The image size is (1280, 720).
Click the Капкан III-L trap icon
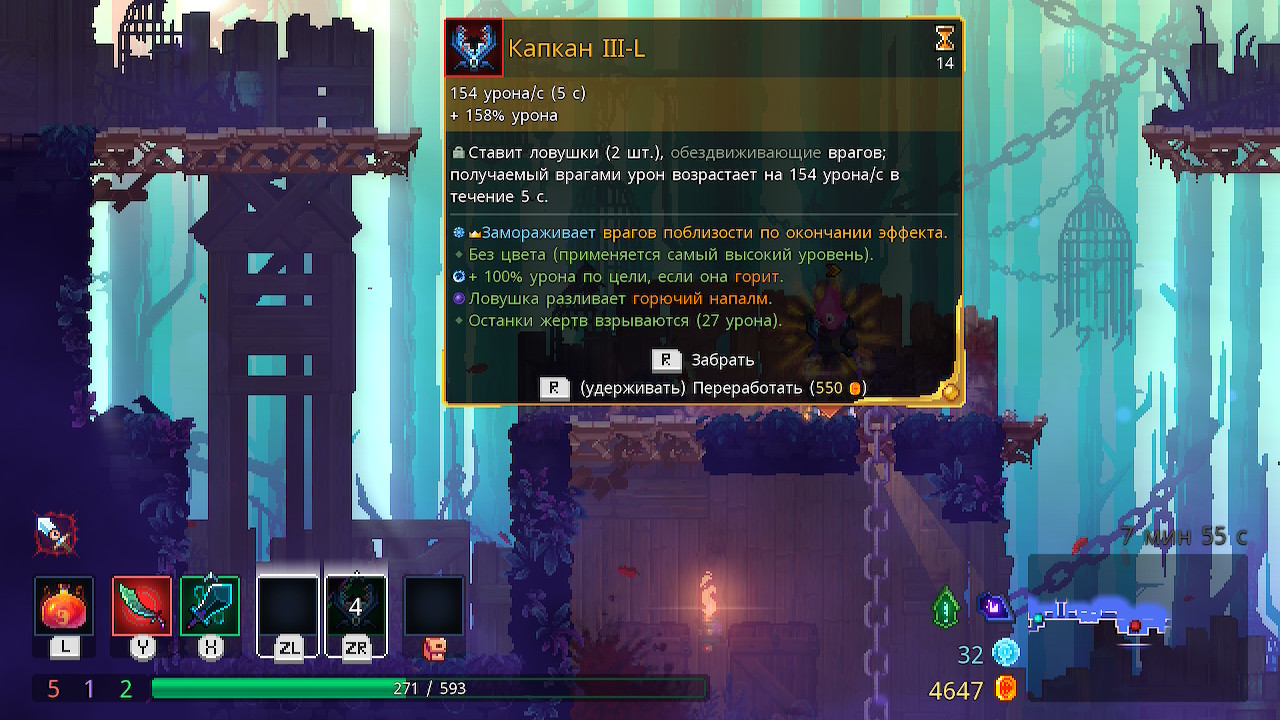474,47
